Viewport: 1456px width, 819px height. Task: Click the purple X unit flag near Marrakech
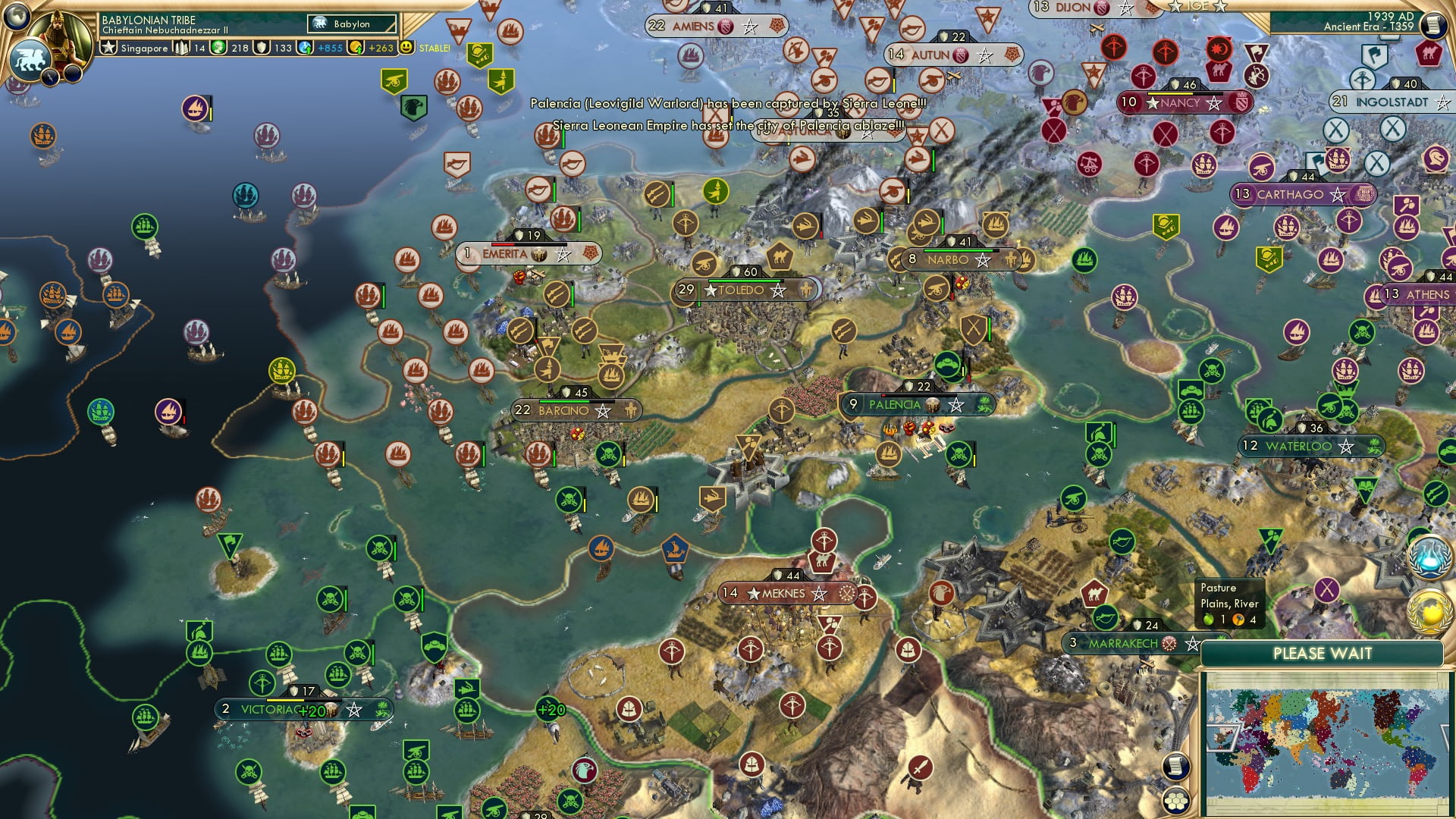(x=1327, y=589)
